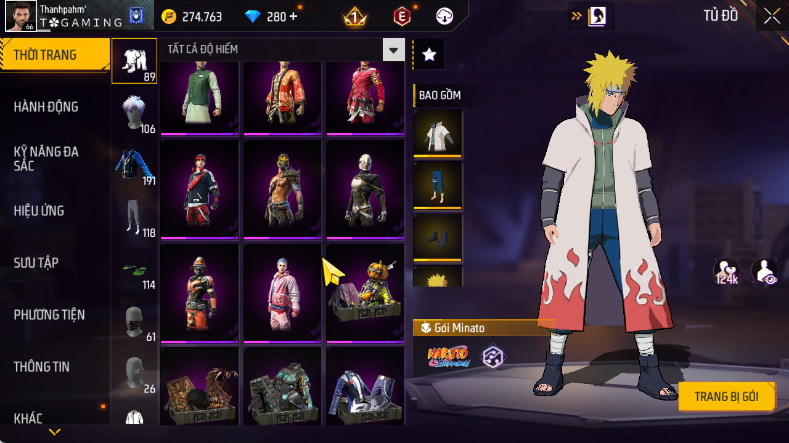Close the Tủ Đồ wardrobe screen

pyautogui.click(x=772, y=15)
